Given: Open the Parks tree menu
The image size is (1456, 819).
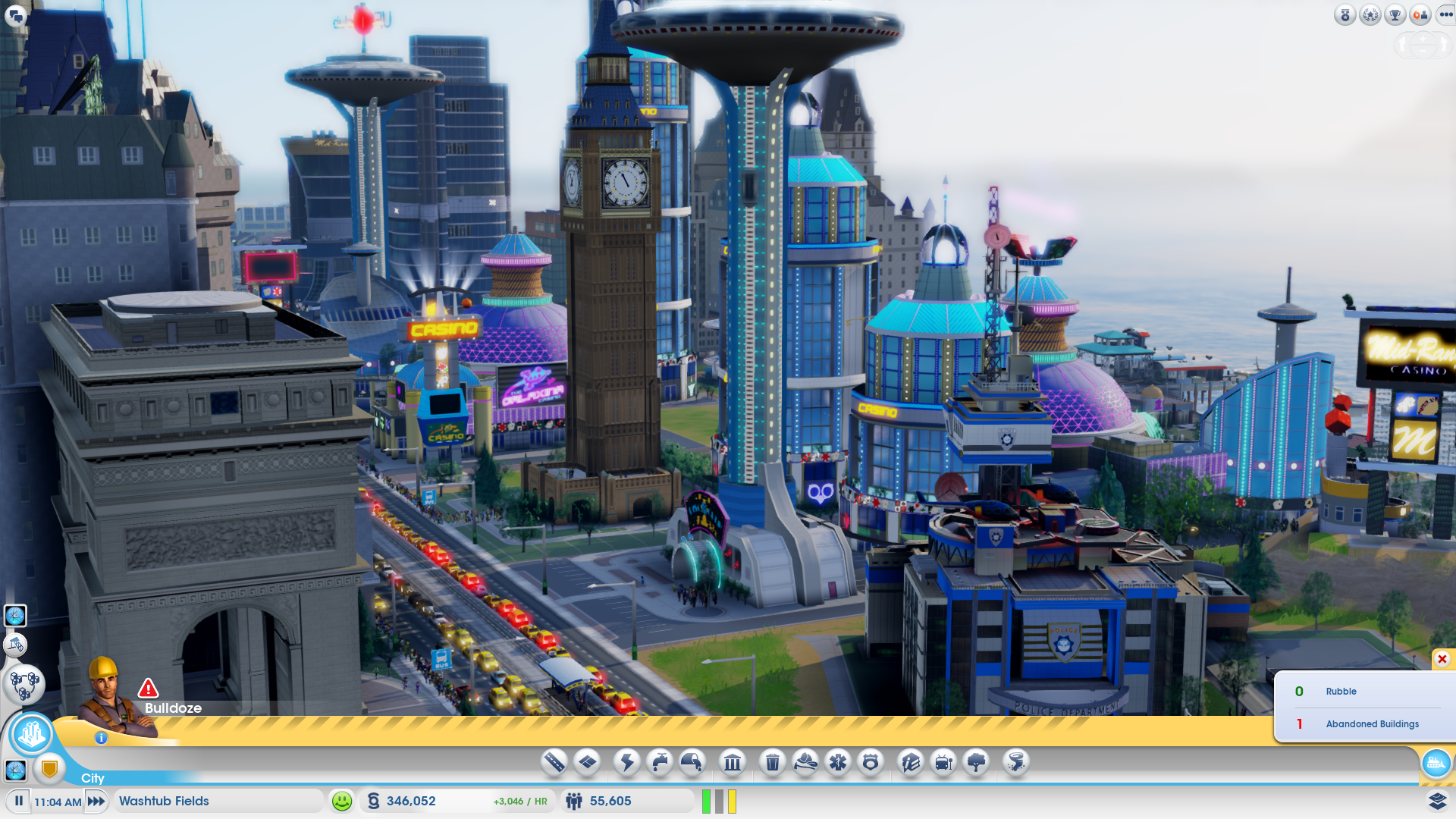Looking at the screenshot, I should (977, 761).
